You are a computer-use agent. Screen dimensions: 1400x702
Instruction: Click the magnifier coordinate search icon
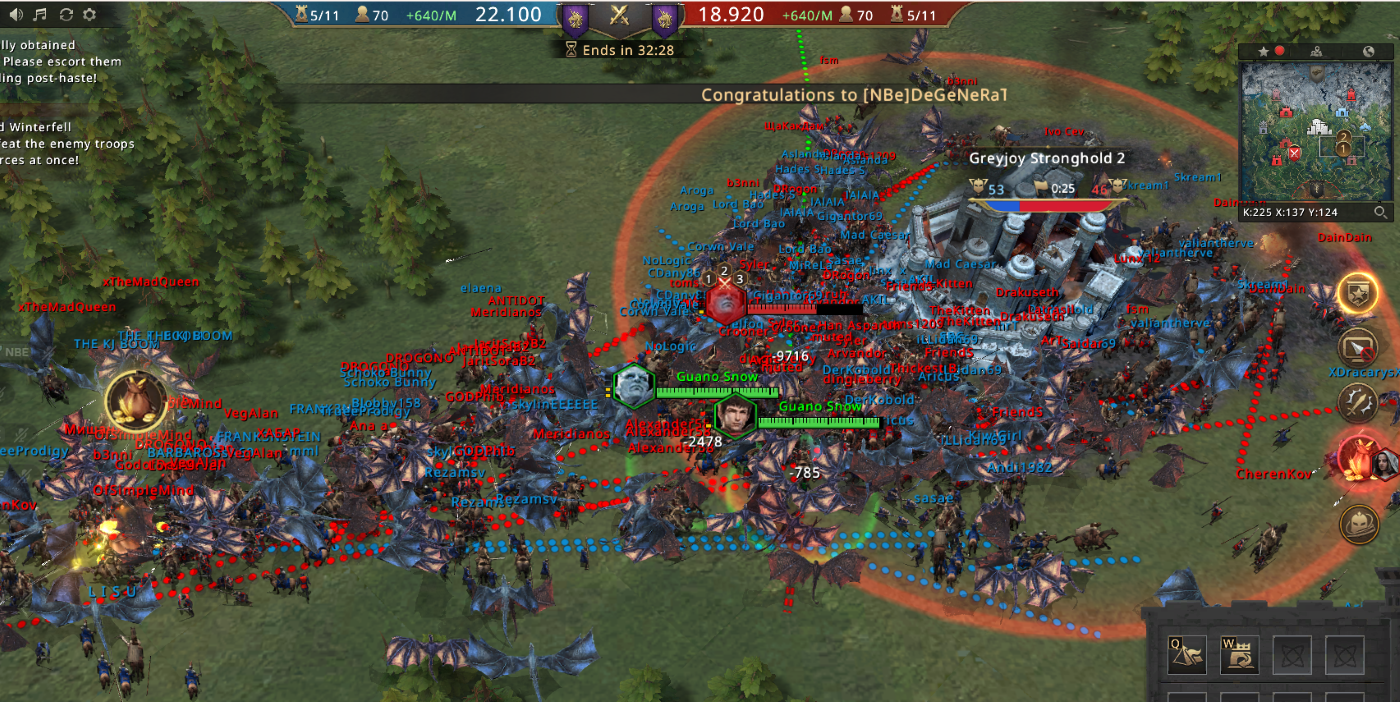[x=1381, y=212]
